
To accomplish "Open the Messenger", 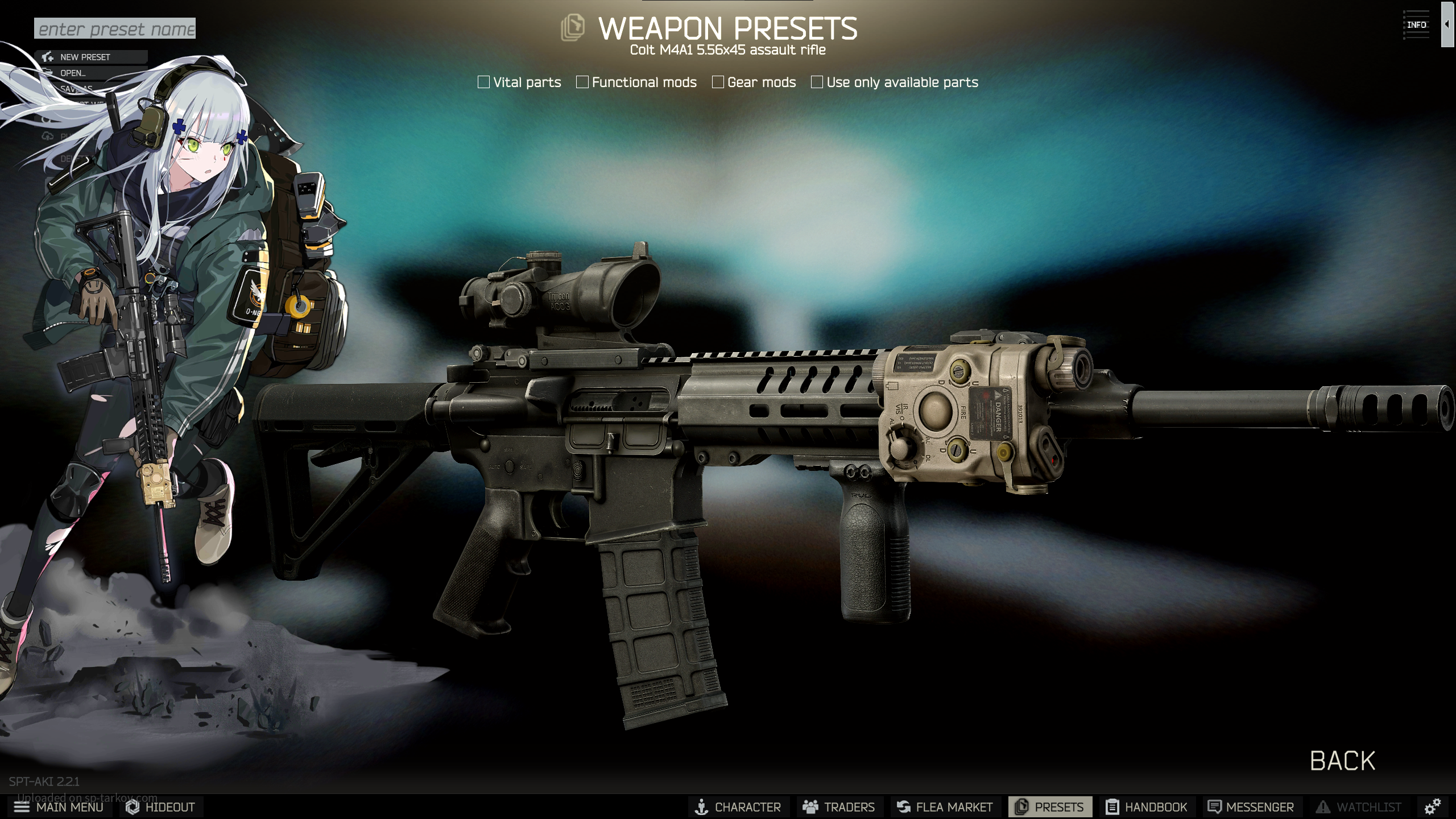I will [x=1251, y=807].
